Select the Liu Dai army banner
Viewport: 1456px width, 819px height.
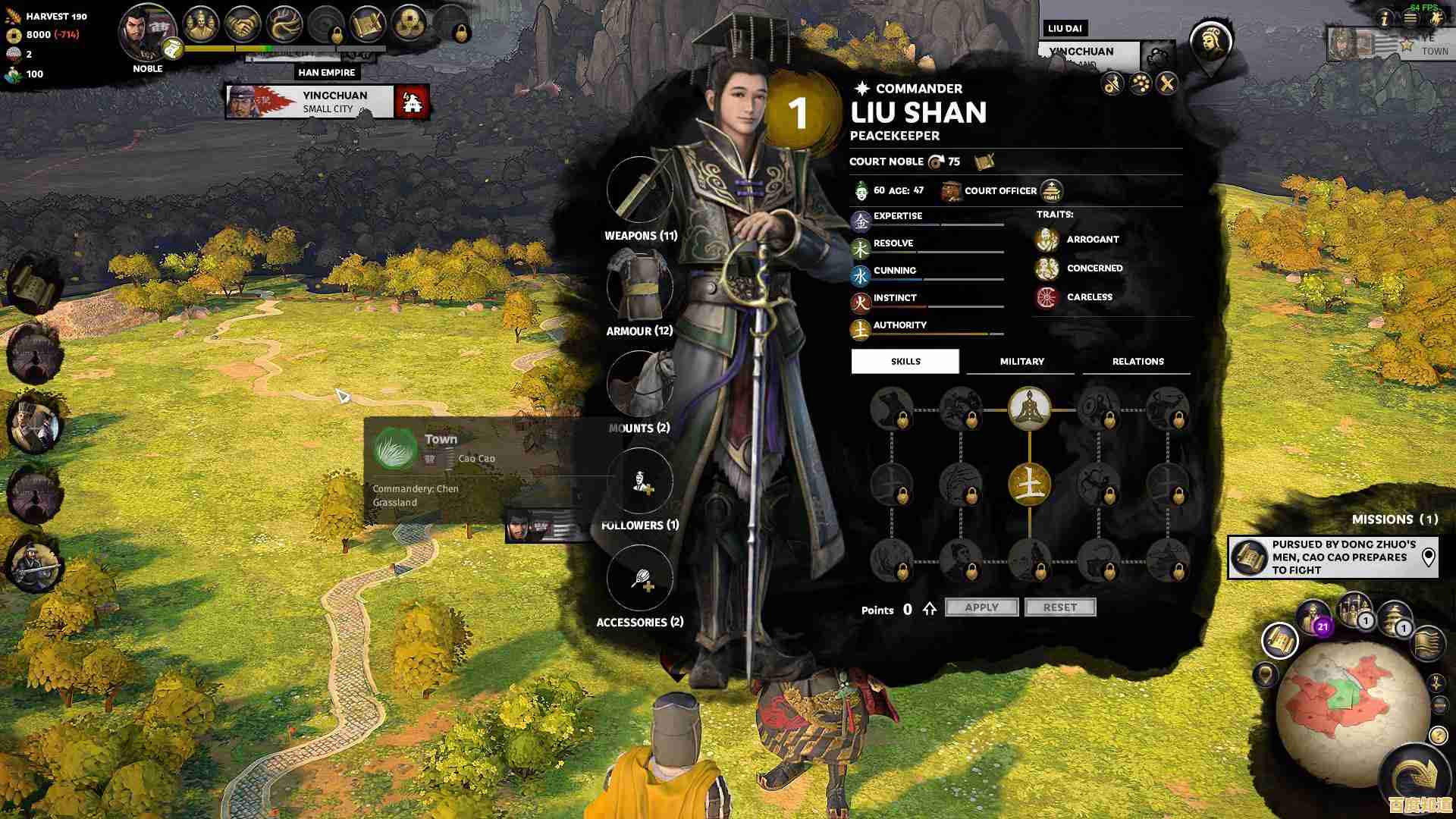[1088, 51]
